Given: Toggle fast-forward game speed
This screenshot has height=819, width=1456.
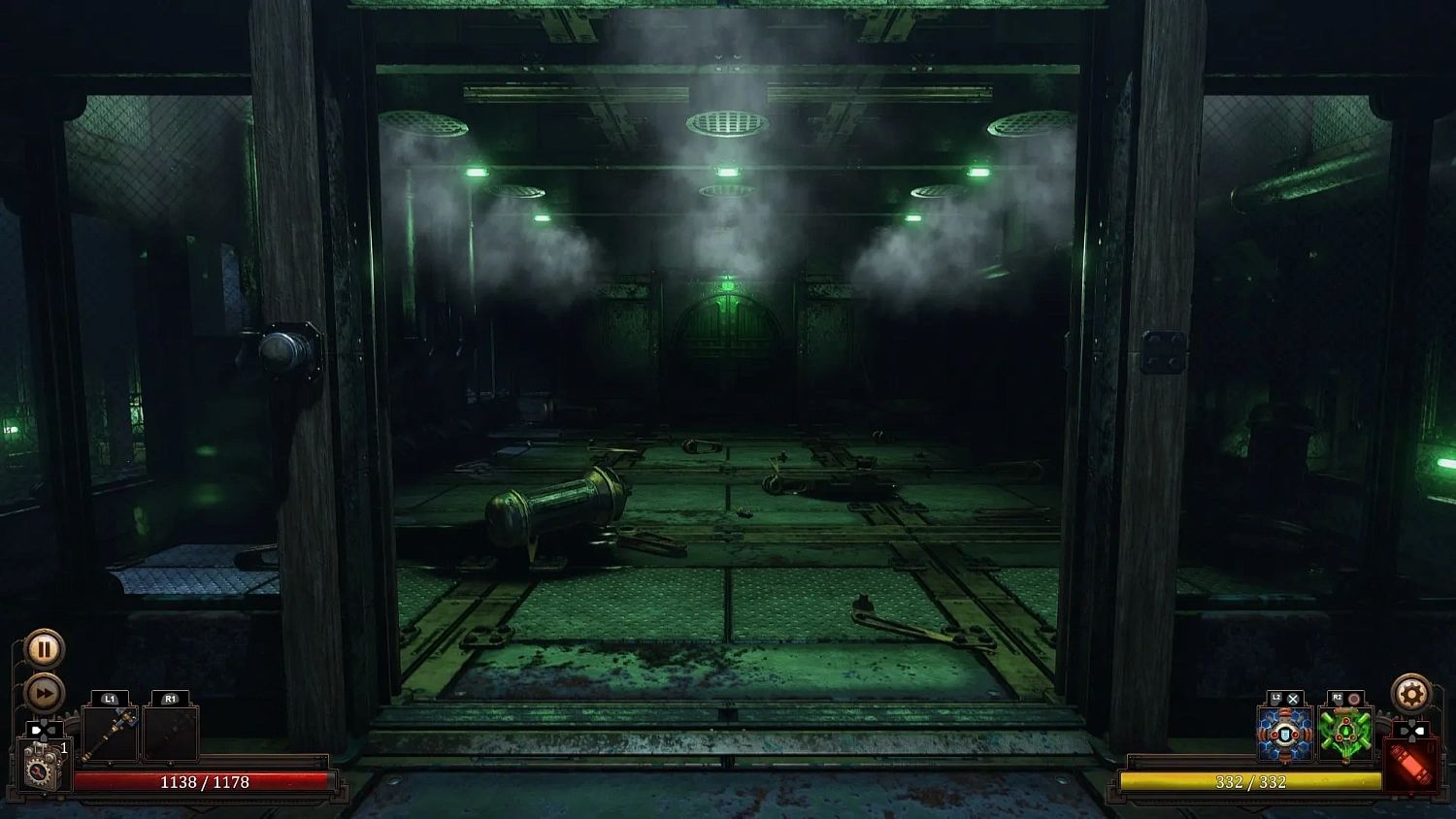Looking at the screenshot, I should [x=44, y=693].
